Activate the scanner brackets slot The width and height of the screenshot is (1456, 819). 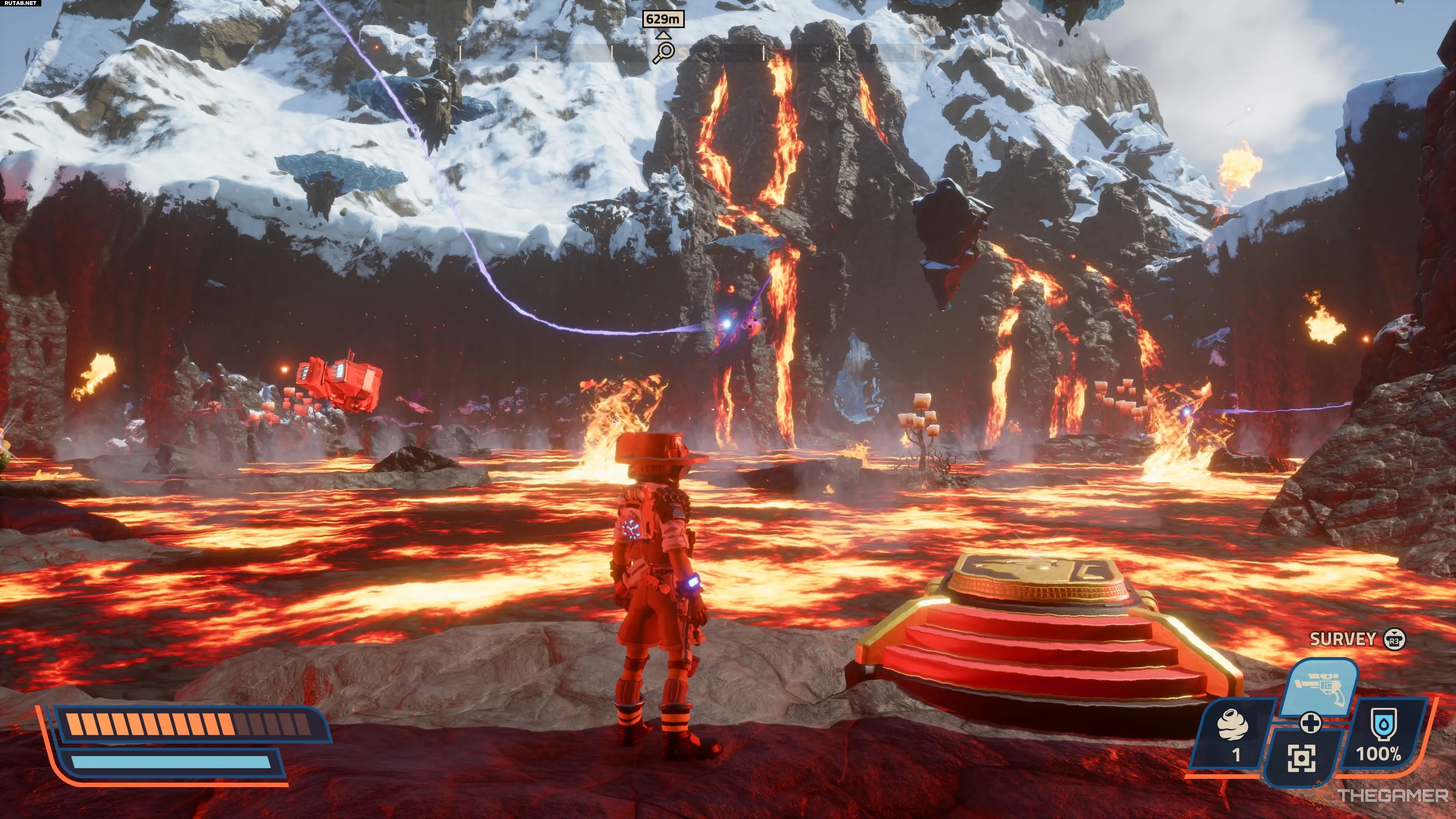(1302, 758)
